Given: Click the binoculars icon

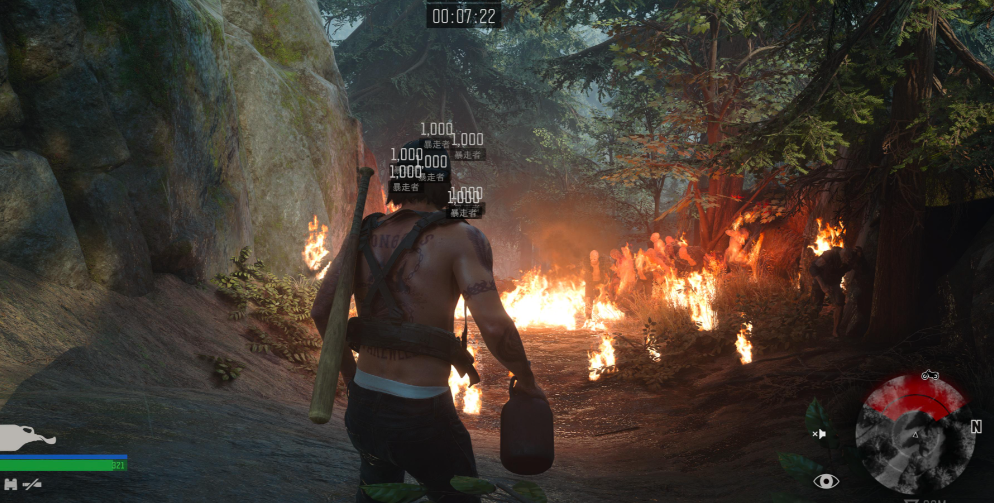Looking at the screenshot, I should (x=11, y=484).
